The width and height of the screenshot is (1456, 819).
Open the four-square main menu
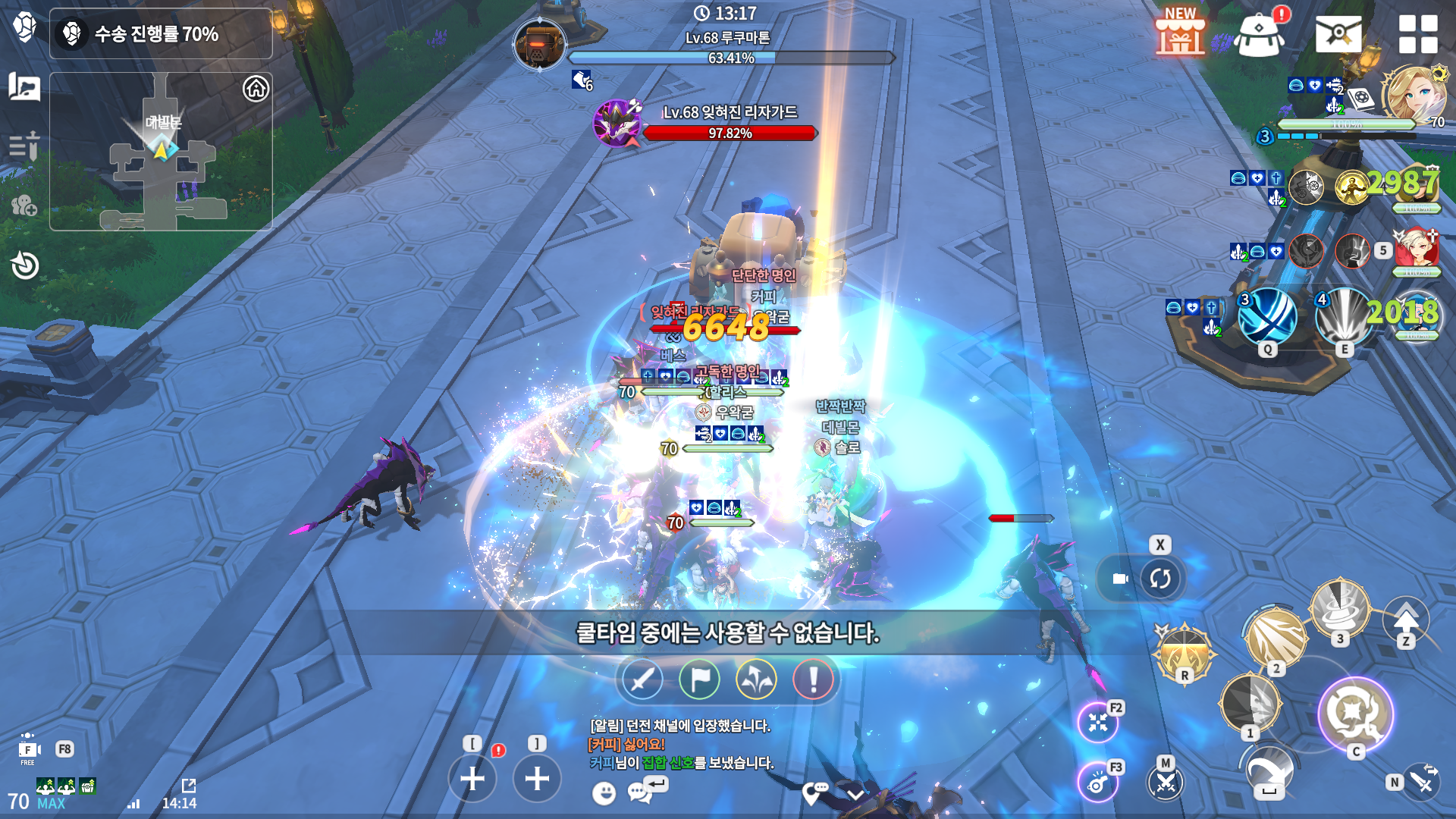[1417, 34]
